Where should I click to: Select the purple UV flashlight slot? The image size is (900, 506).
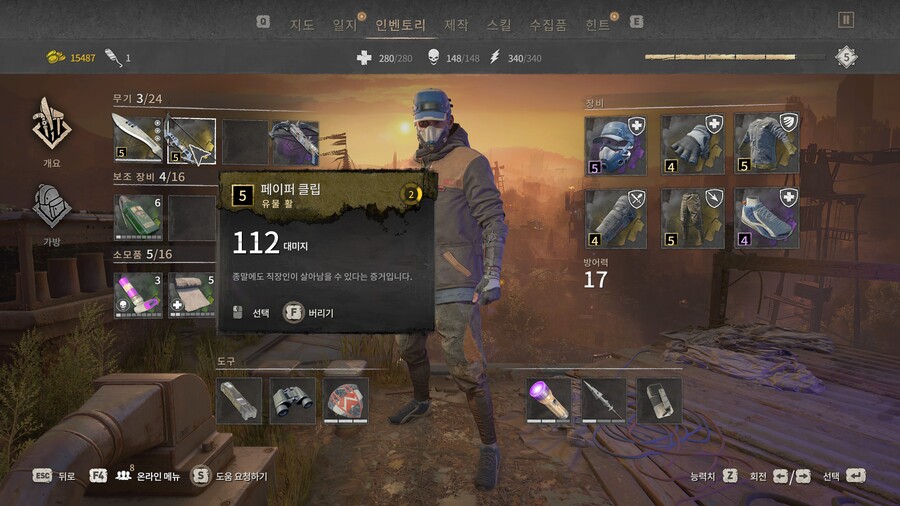pos(549,401)
